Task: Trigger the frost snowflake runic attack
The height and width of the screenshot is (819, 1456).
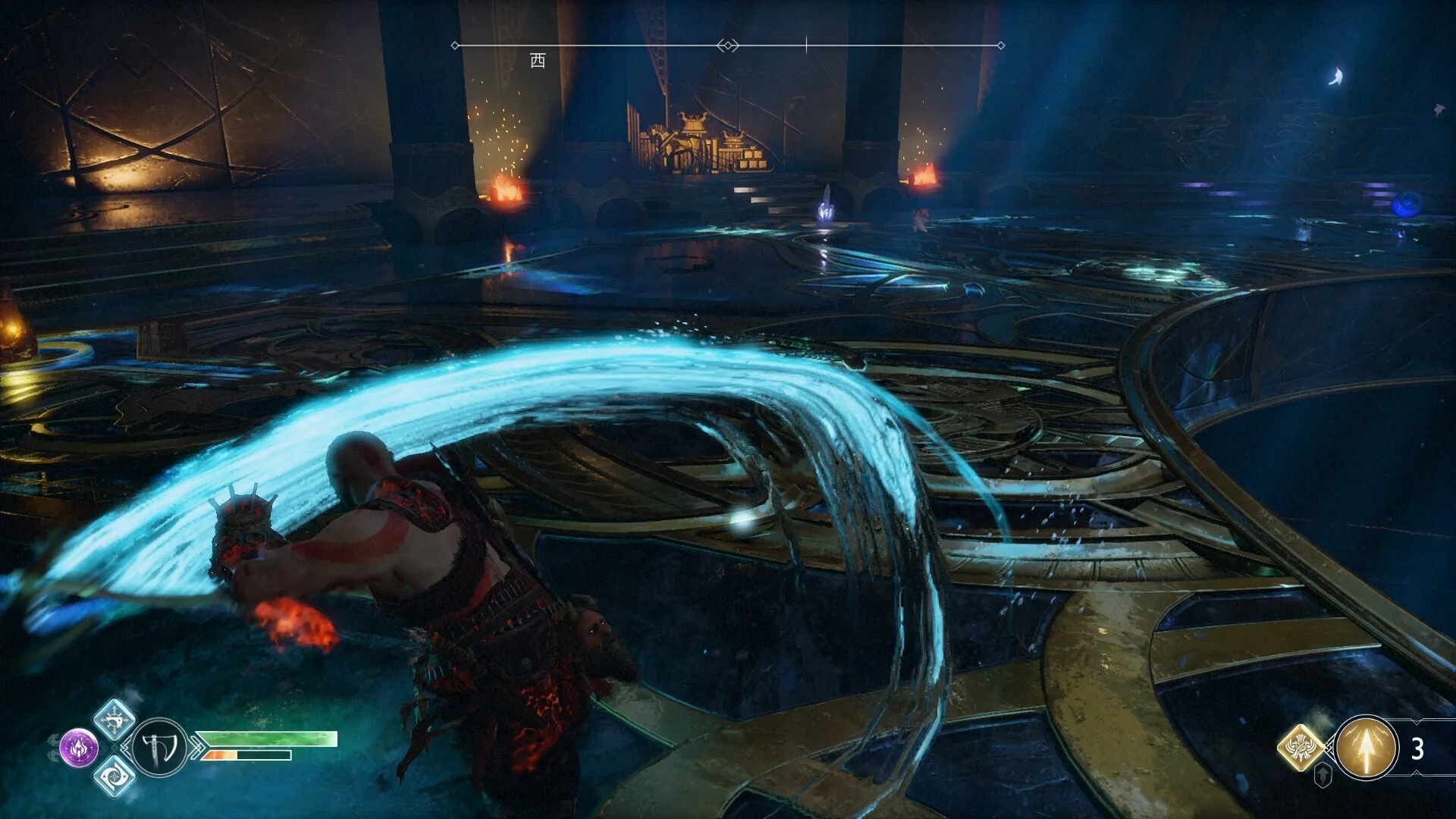Action: 115,719
